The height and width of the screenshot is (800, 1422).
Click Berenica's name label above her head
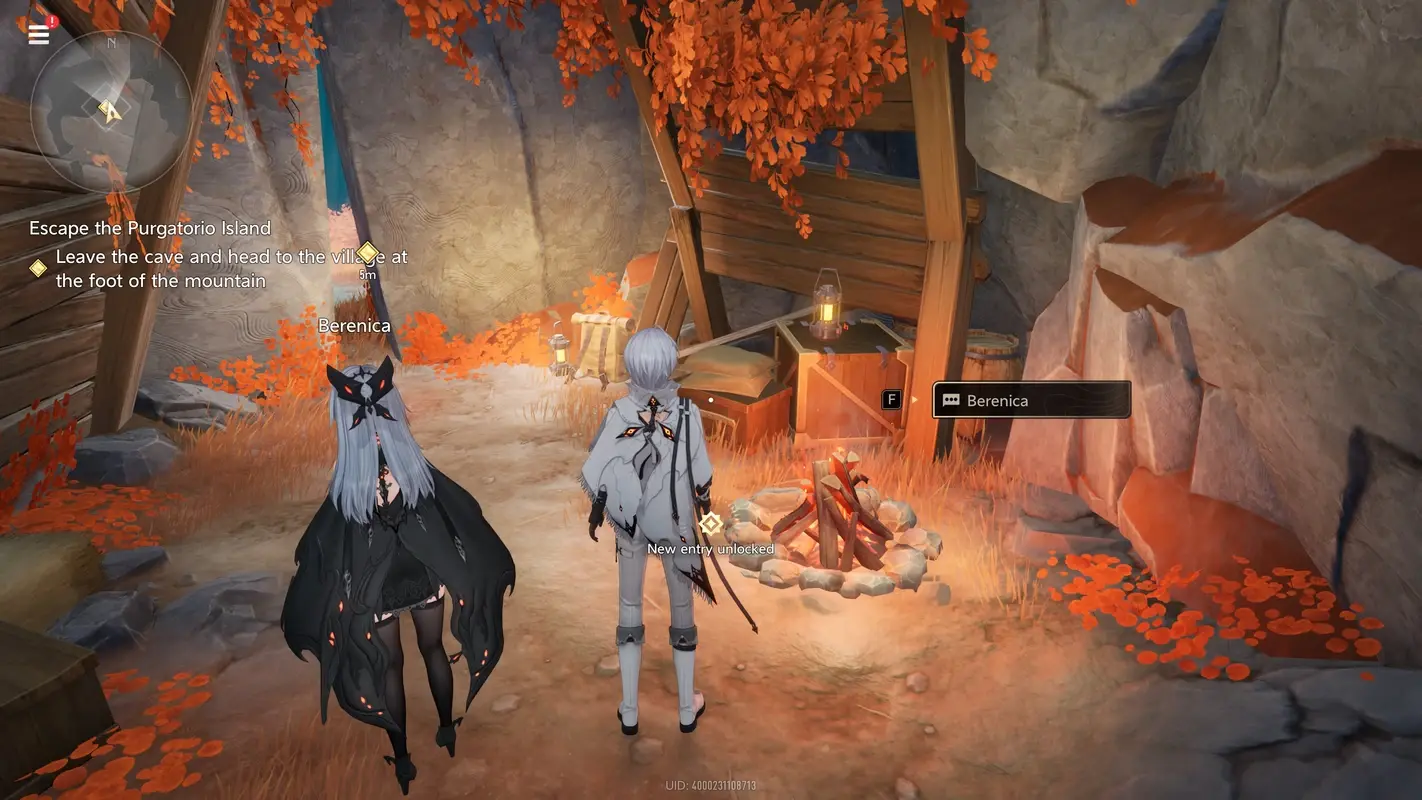click(353, 325)
